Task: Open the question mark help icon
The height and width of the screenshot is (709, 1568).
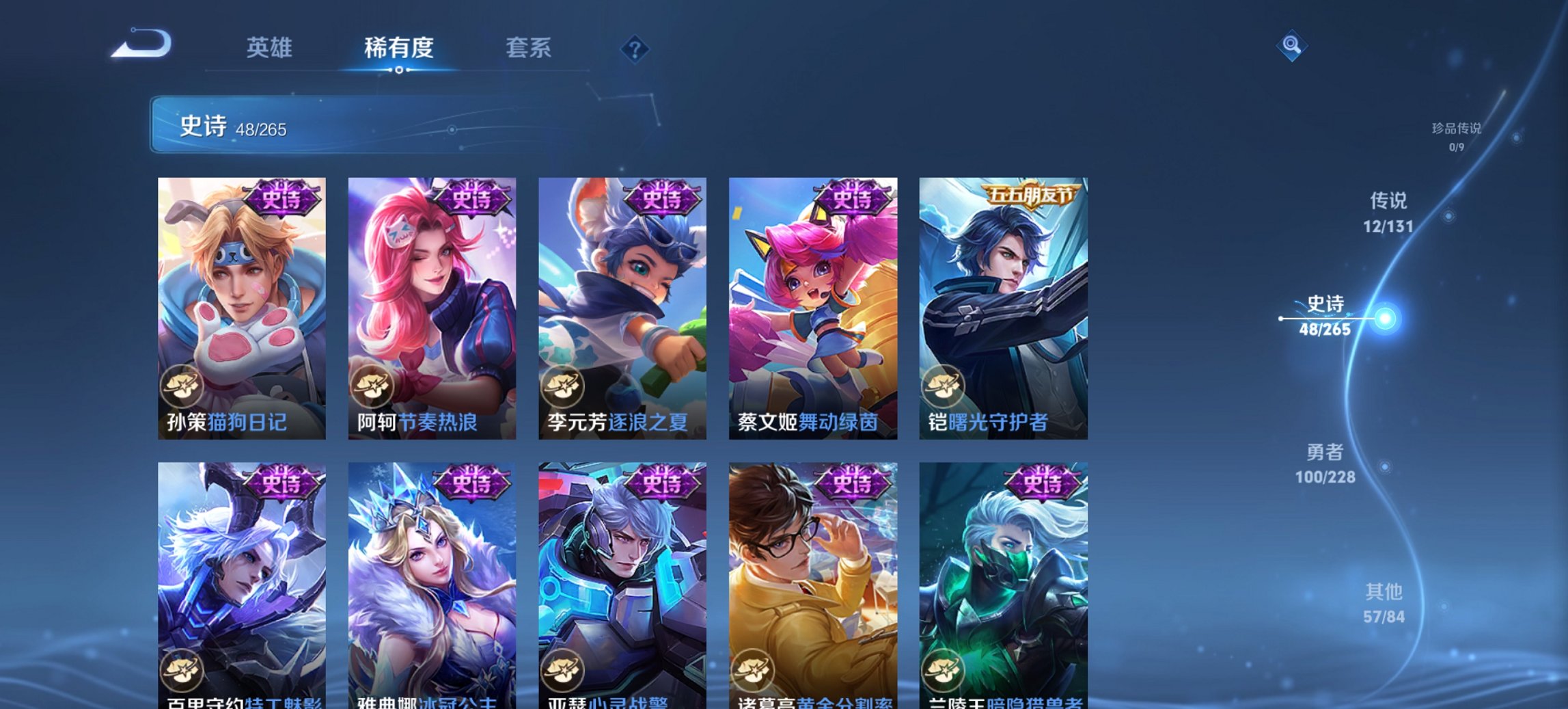Action: [635, 49]
